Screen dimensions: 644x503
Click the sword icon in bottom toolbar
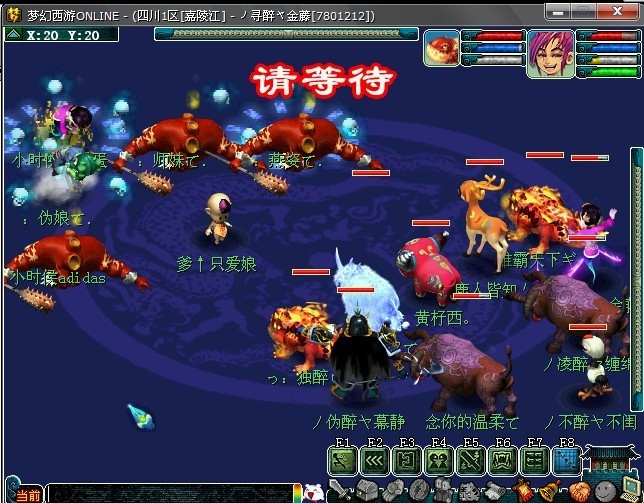tap(340, 492)
